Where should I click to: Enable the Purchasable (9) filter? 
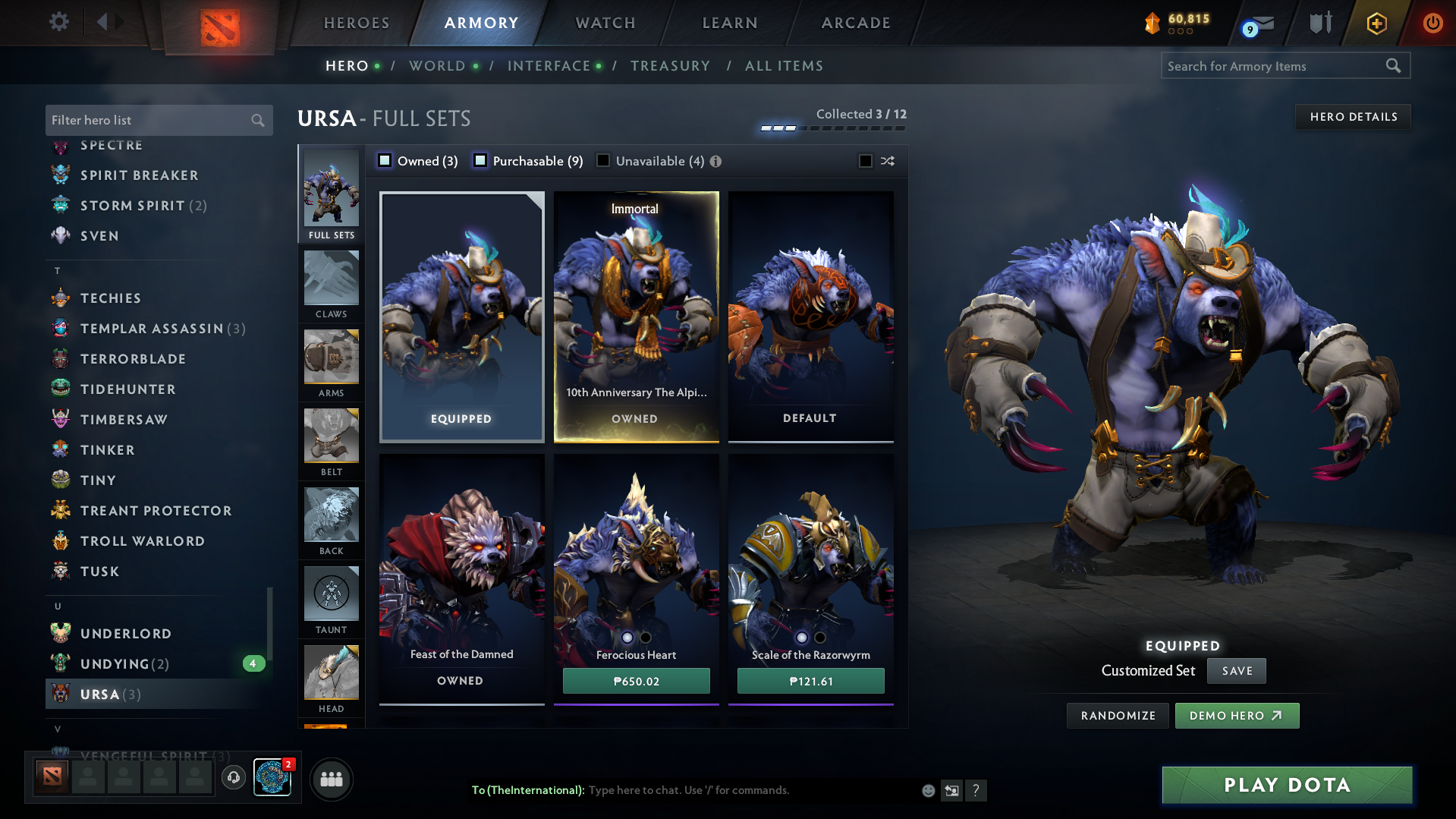pos(480,161)
